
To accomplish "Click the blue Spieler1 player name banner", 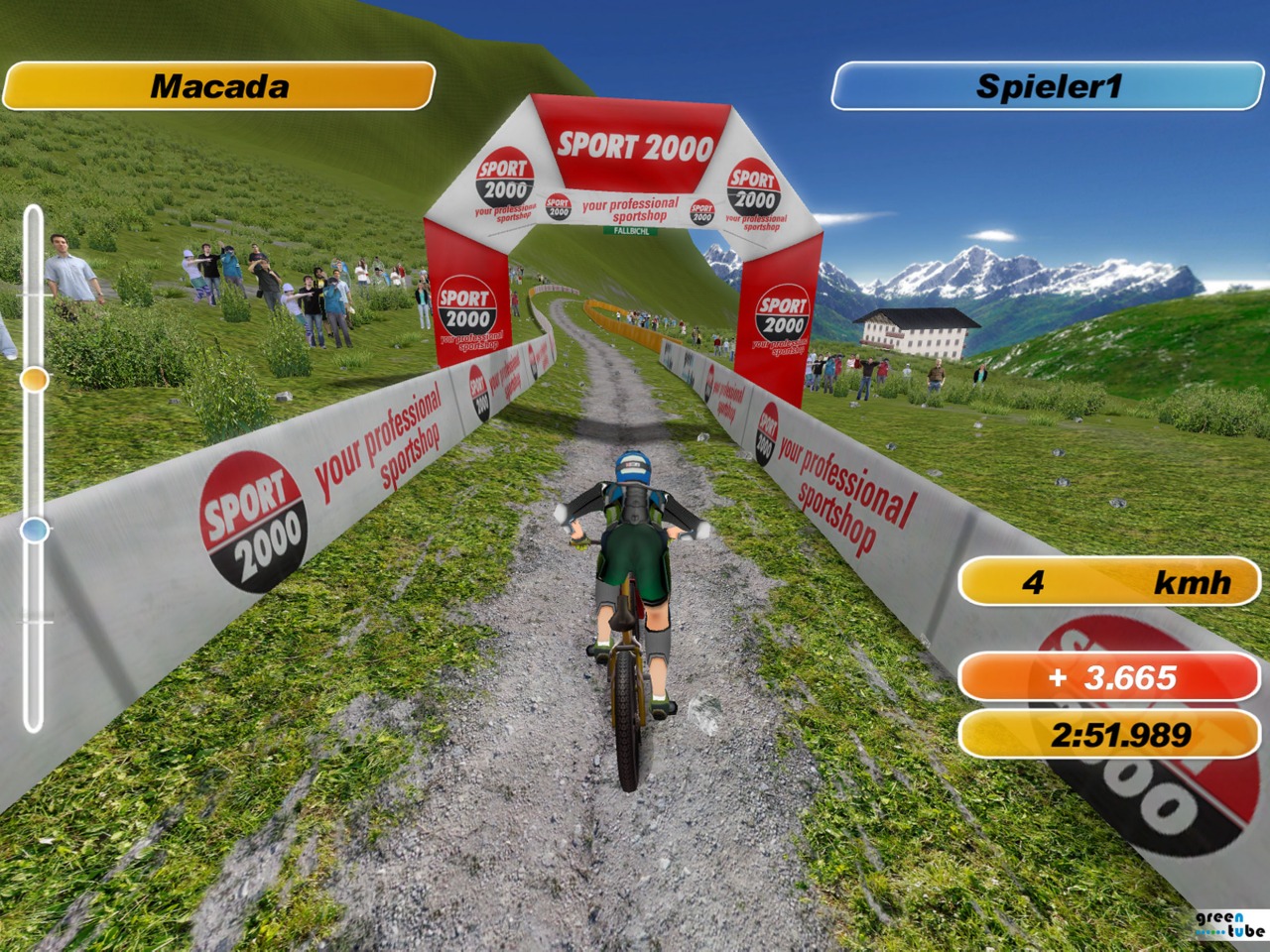I will pyautogui.click(x=1047, y=86).
